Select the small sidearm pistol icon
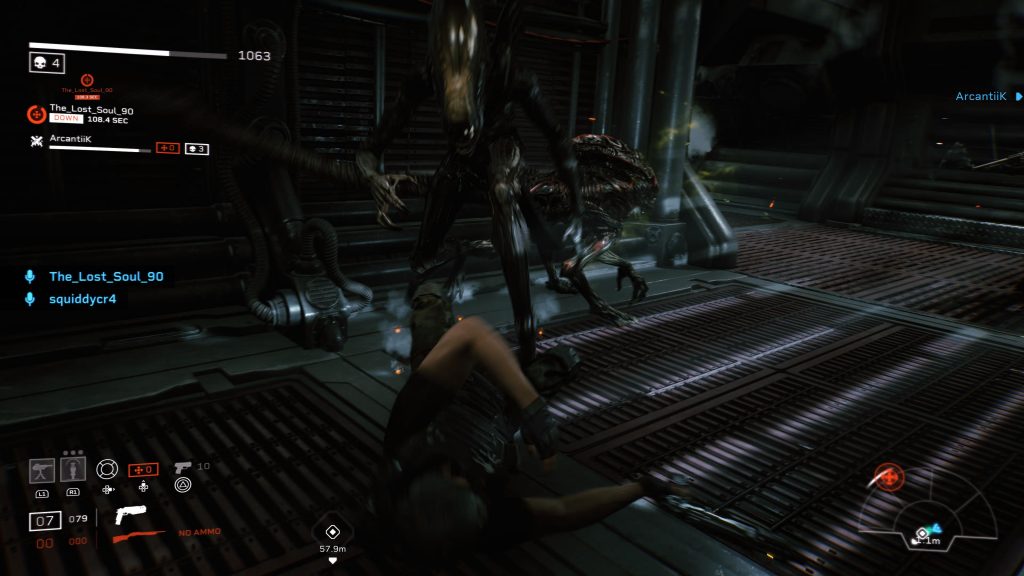 coord(182,467)
